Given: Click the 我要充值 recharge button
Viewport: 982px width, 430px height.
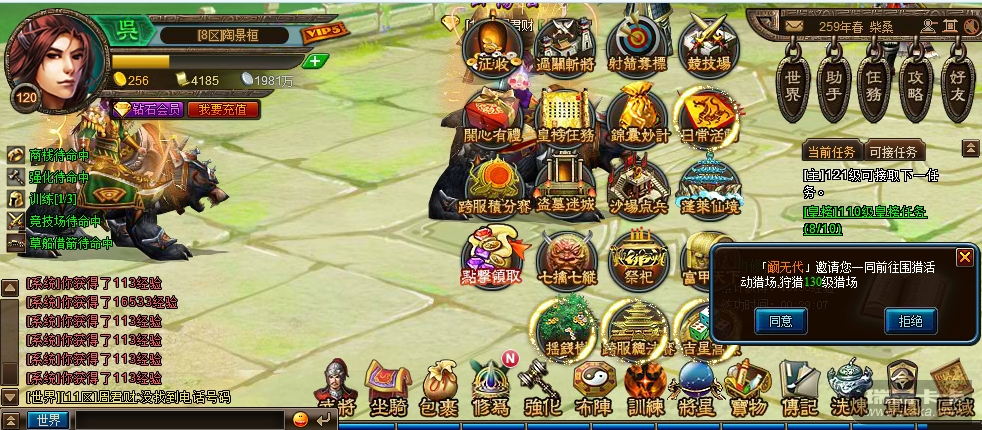Looking at the screenshot, I should pos(222,109).
